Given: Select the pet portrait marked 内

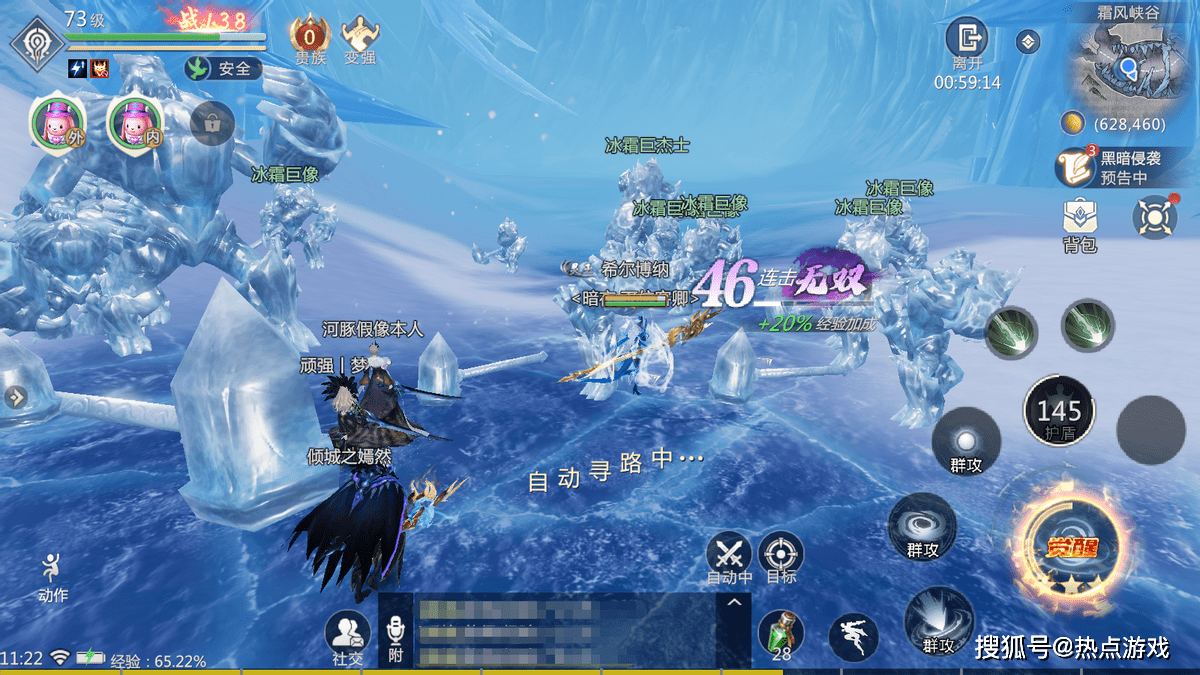Looking at the screenshot, I should tap(134, 124).
